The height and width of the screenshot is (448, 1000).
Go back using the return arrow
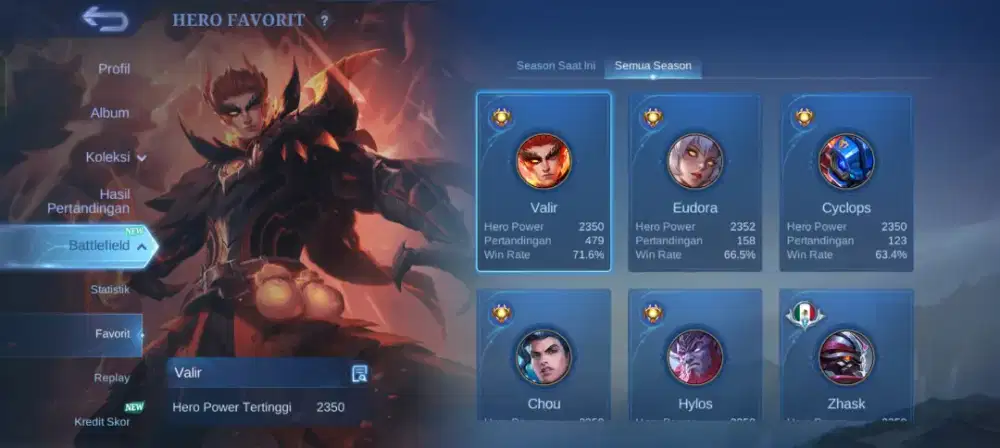105,18
